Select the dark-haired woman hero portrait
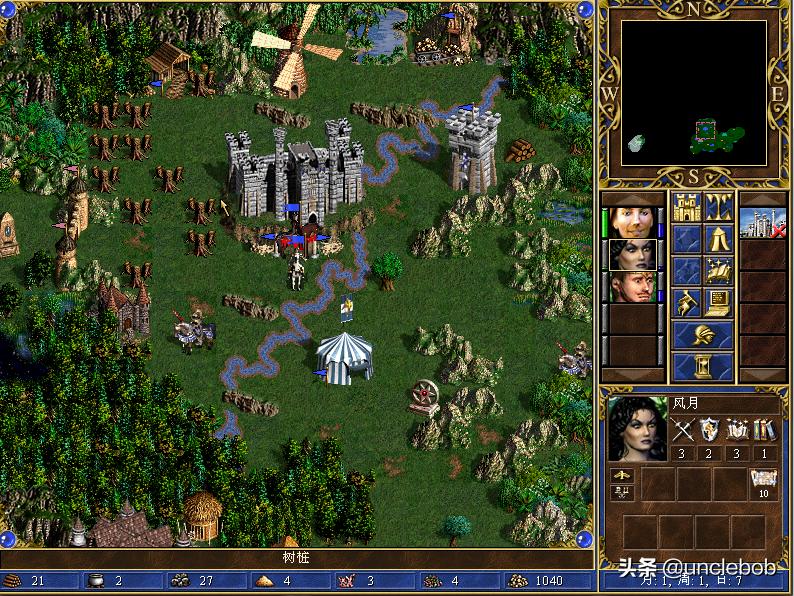Viewport: 794px width, 596px height. 633,254
